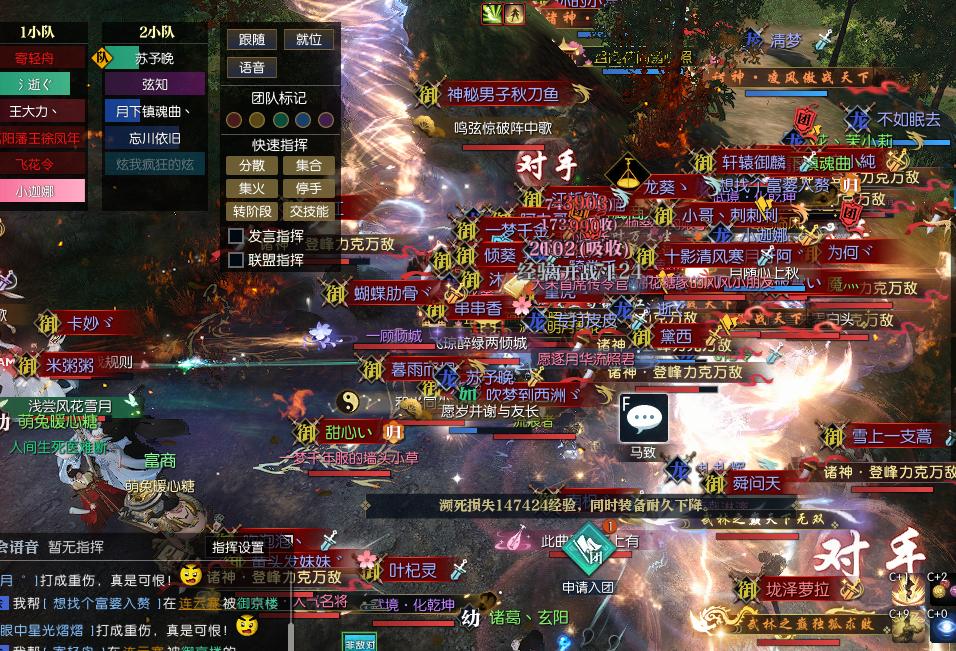This screenshot has width=956, height=651.
Task: Activate the 就位 ready-check button
Action: coord(309,40)
